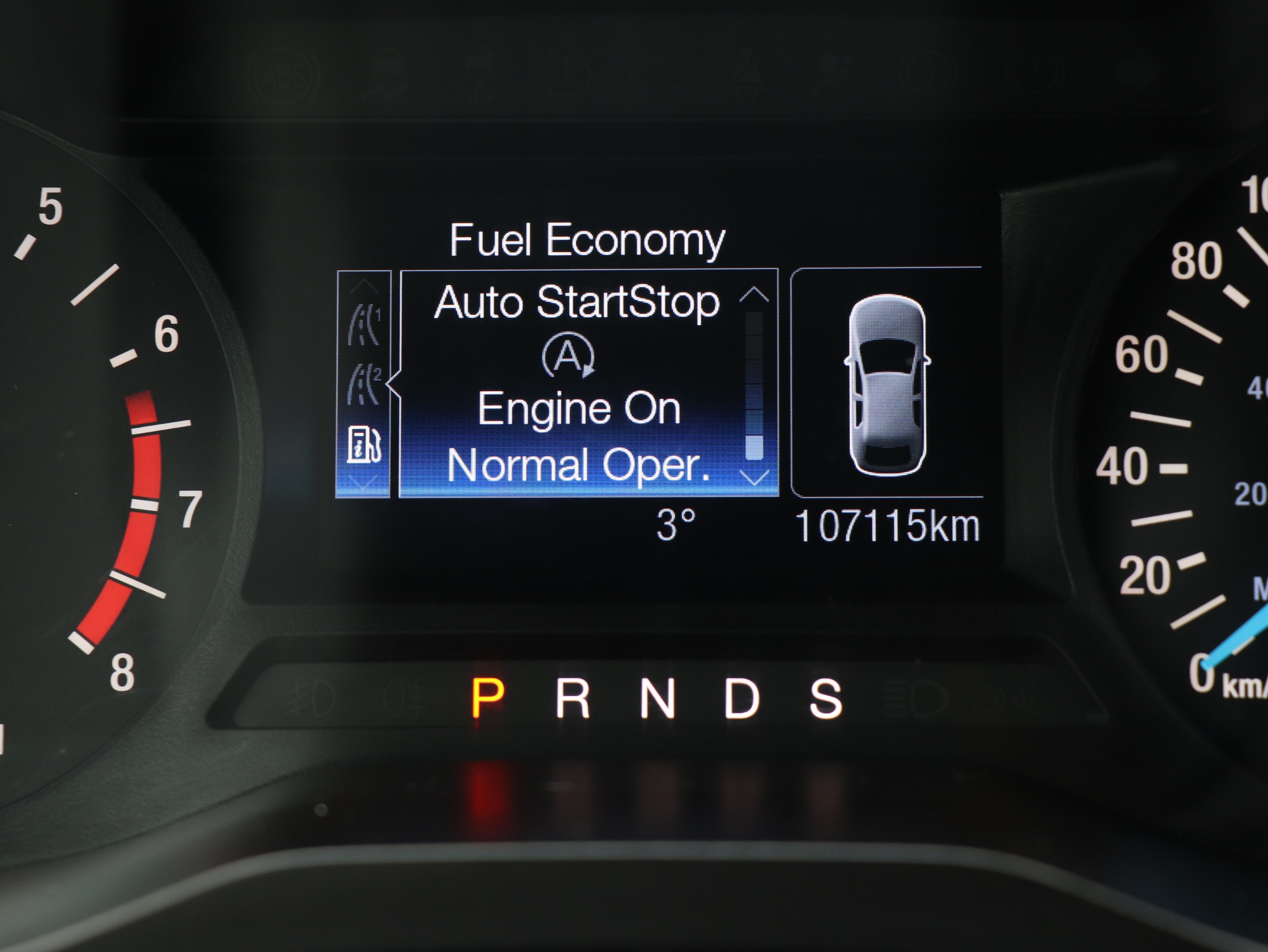Select the Trip 1 road icon
The height and width of the screenshot is (952, 1268).
(365, 325)
